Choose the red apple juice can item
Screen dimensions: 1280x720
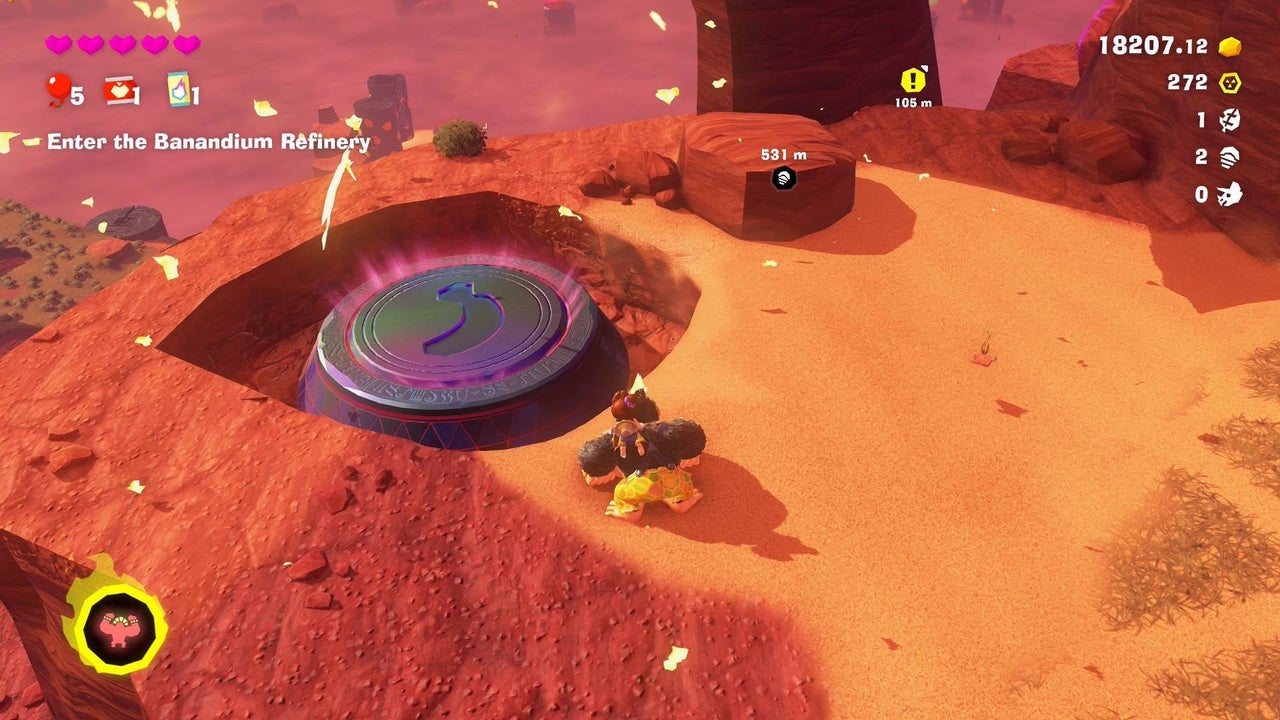point(119,90)
